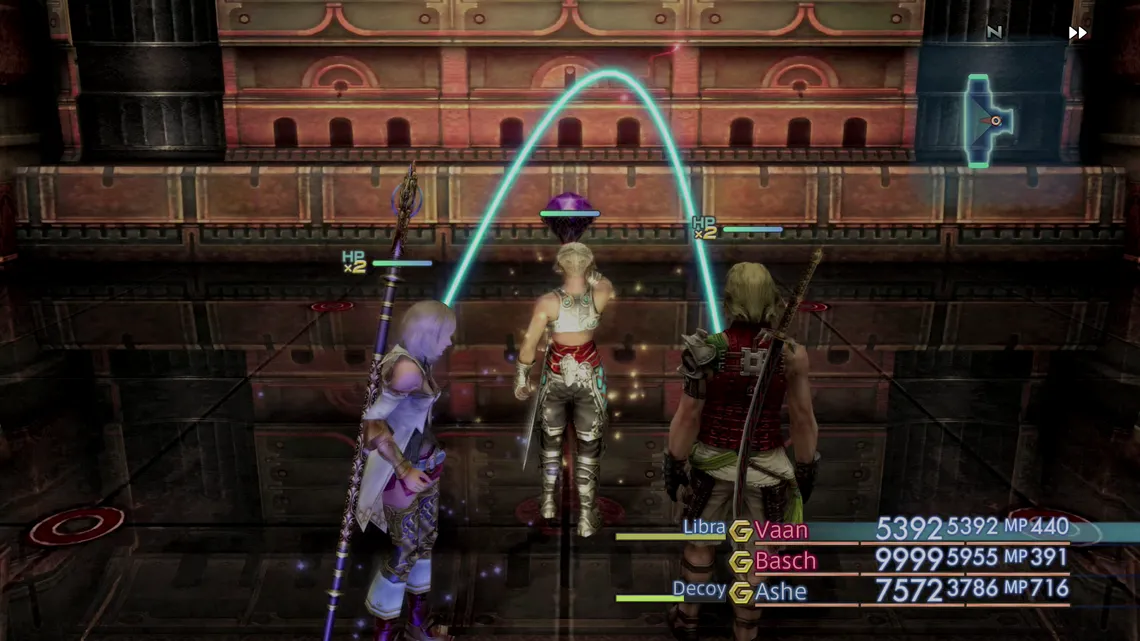
Task: Select Basch in the party list
Action: (x=785, y=561)
